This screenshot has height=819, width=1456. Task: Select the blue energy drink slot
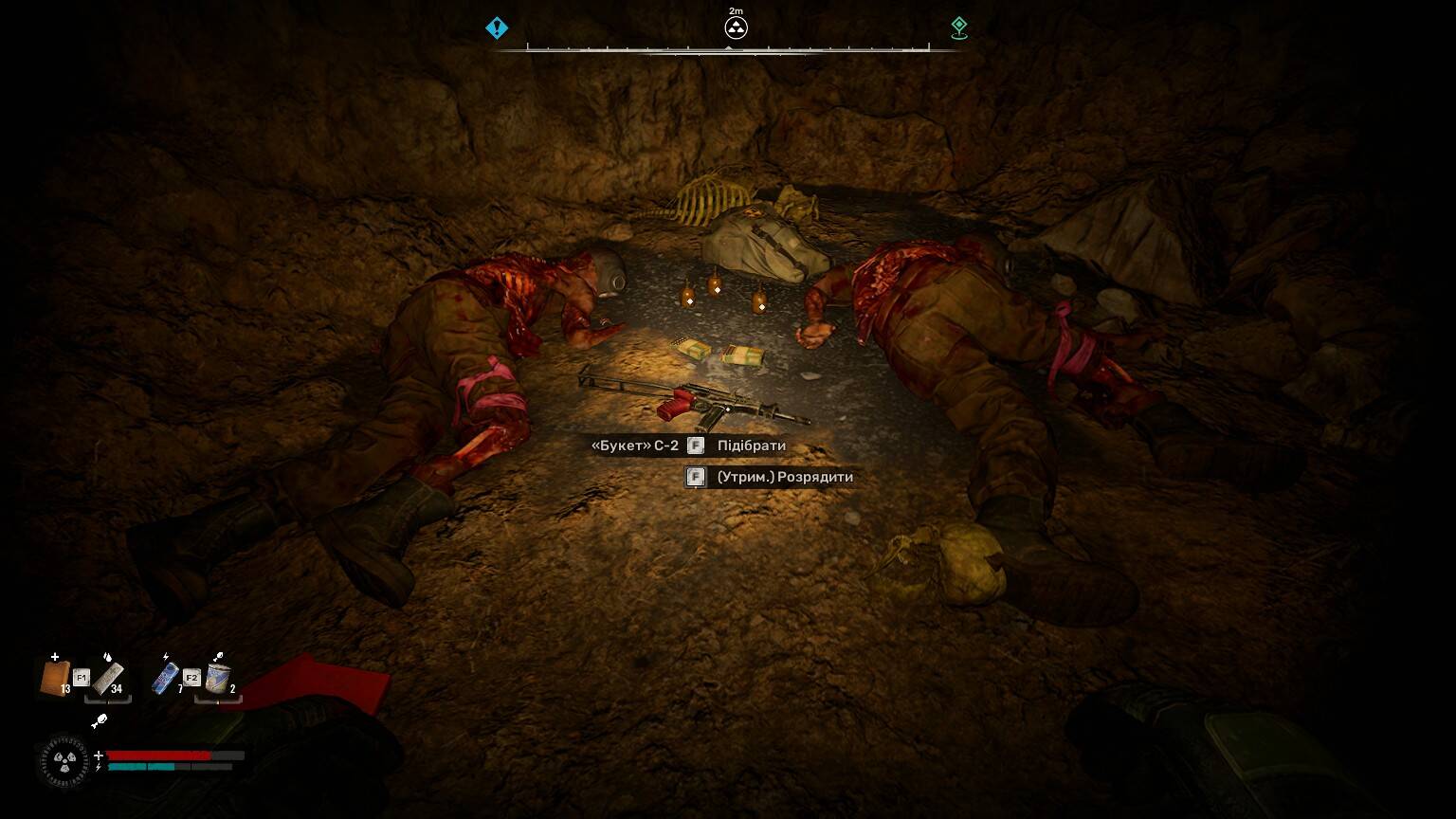pos(165,678)
